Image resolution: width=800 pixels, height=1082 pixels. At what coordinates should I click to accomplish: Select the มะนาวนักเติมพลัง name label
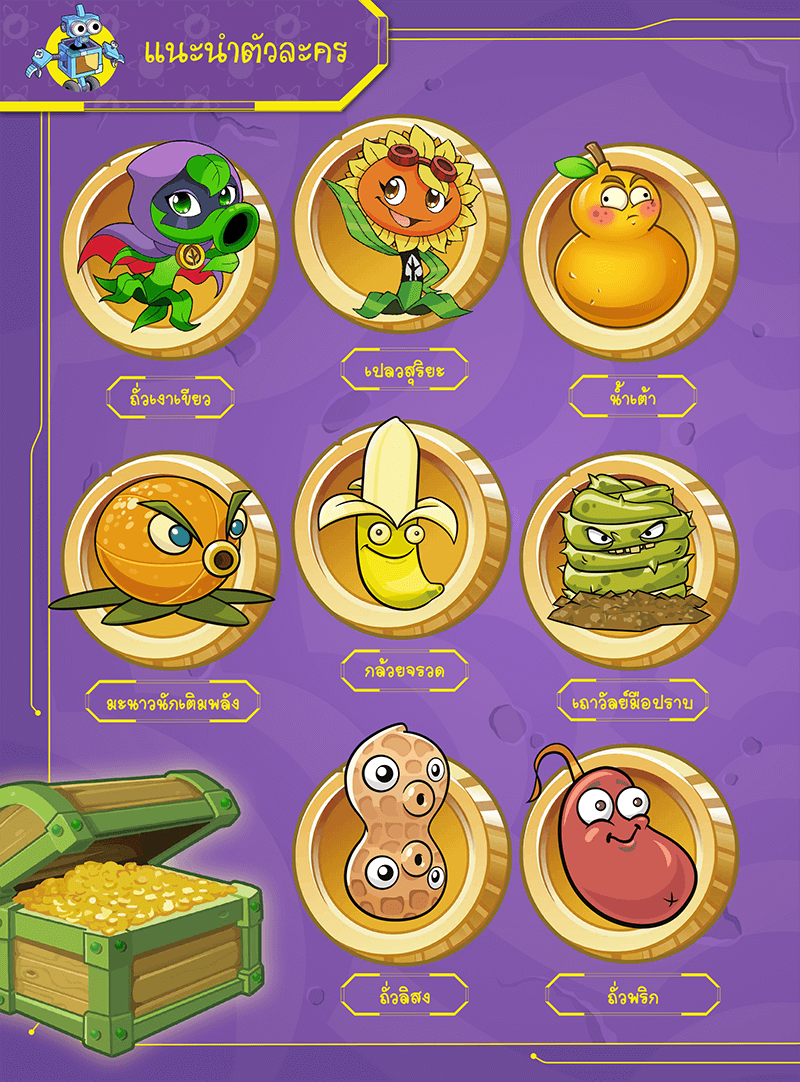[x=173, y=701]
